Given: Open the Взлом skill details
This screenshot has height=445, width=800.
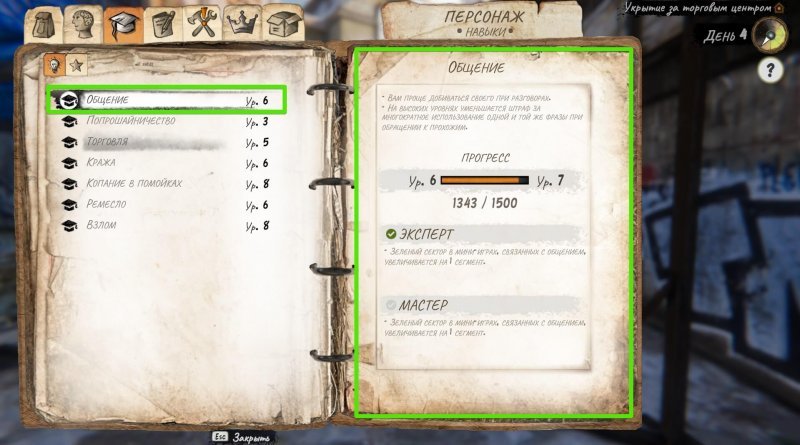Looking at the screenshot, I should pyautogui.click(x=165, y=226).
